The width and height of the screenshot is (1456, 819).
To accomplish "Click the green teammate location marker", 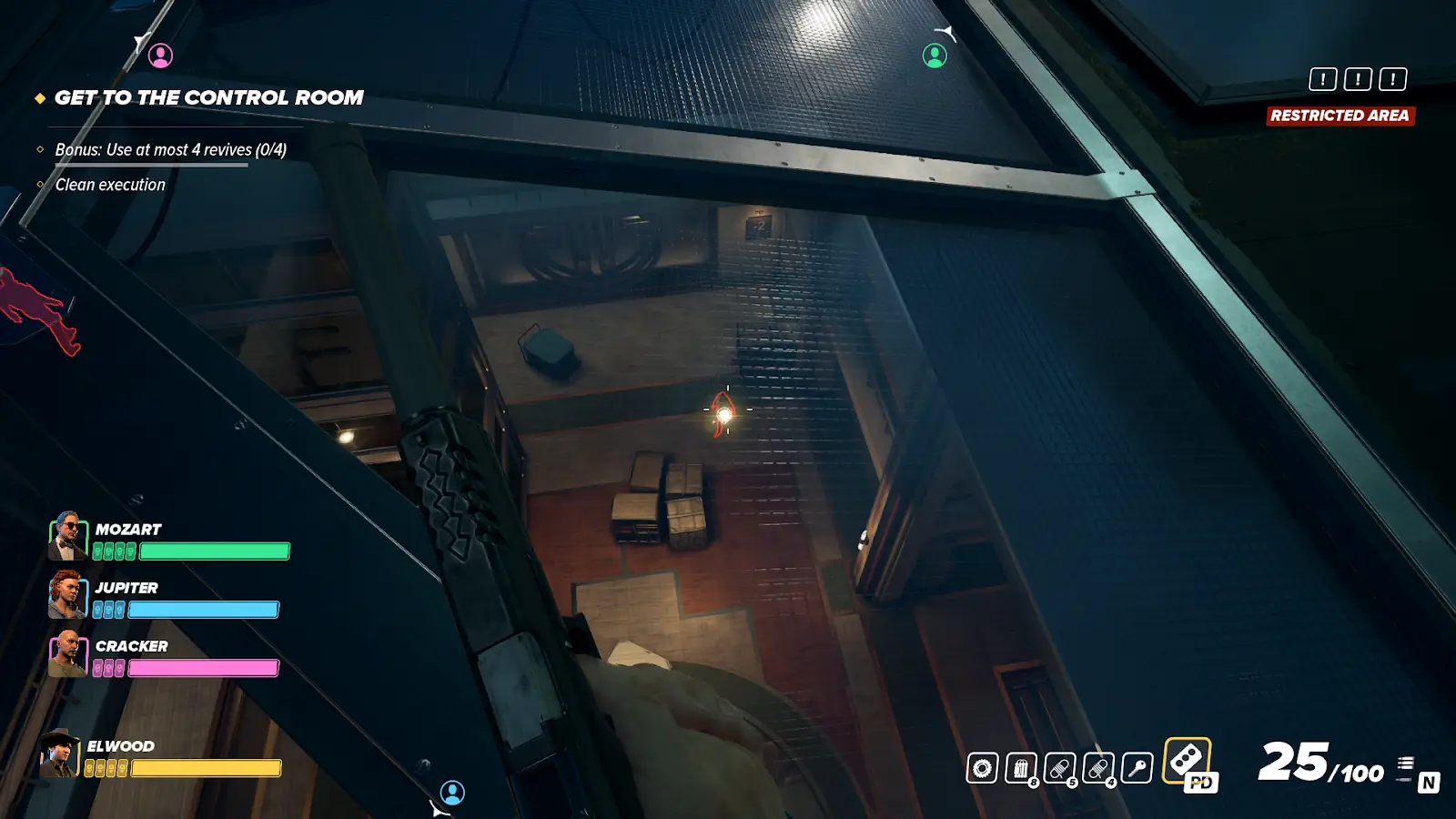I will point(935,56).
